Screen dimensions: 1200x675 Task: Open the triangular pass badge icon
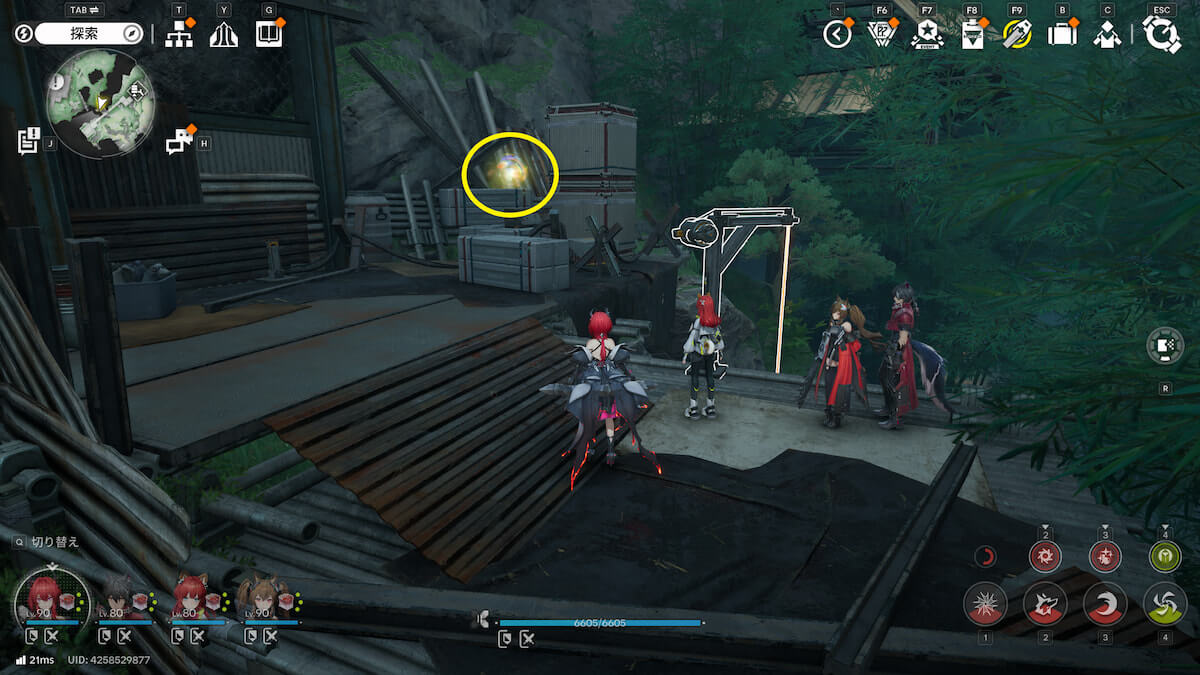coord(881,34)
